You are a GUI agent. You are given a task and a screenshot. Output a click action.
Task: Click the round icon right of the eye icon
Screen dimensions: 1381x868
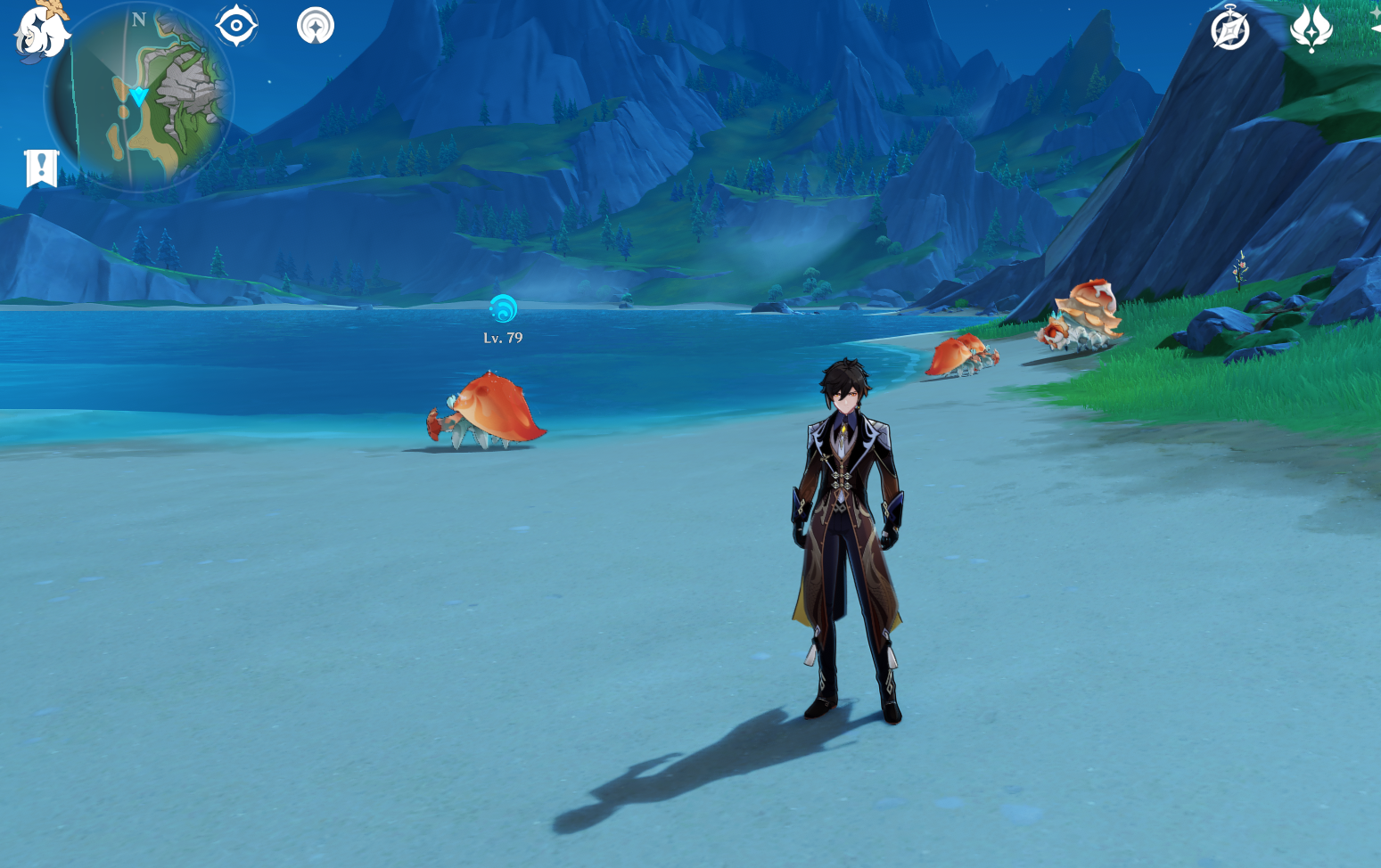pos(316,26)
